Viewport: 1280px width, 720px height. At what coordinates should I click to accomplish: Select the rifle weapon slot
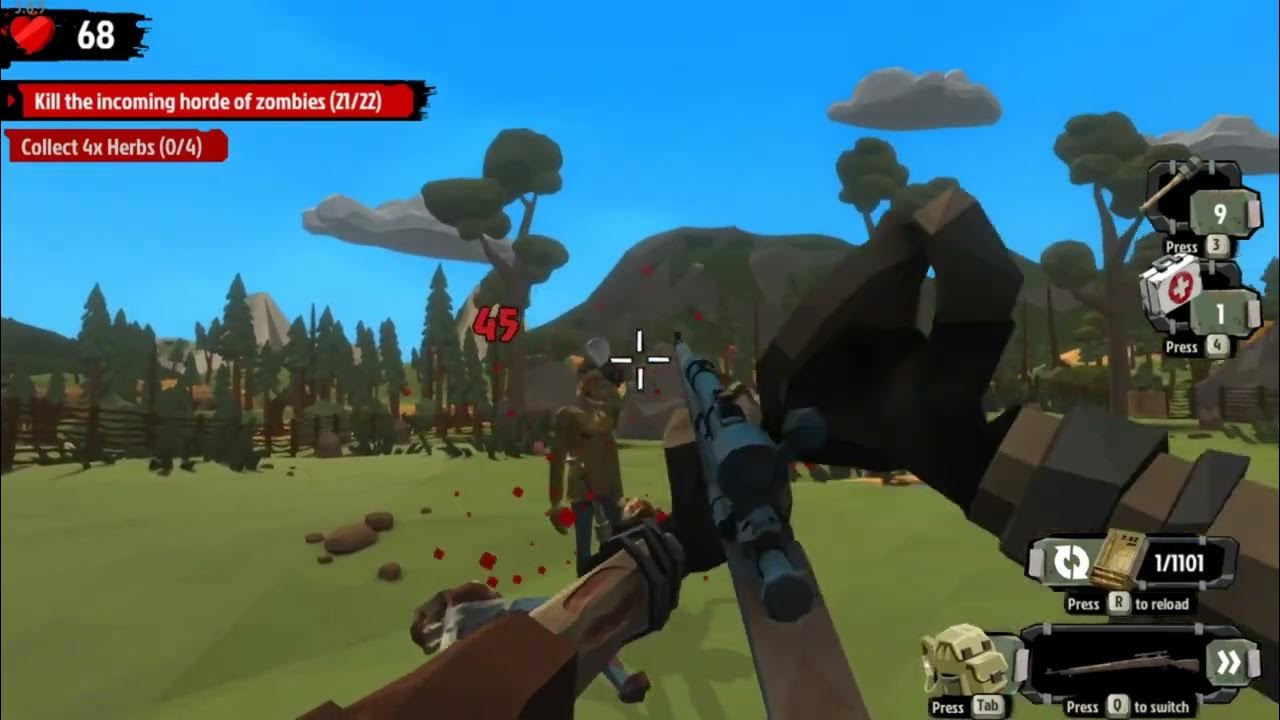(1118, 664)
